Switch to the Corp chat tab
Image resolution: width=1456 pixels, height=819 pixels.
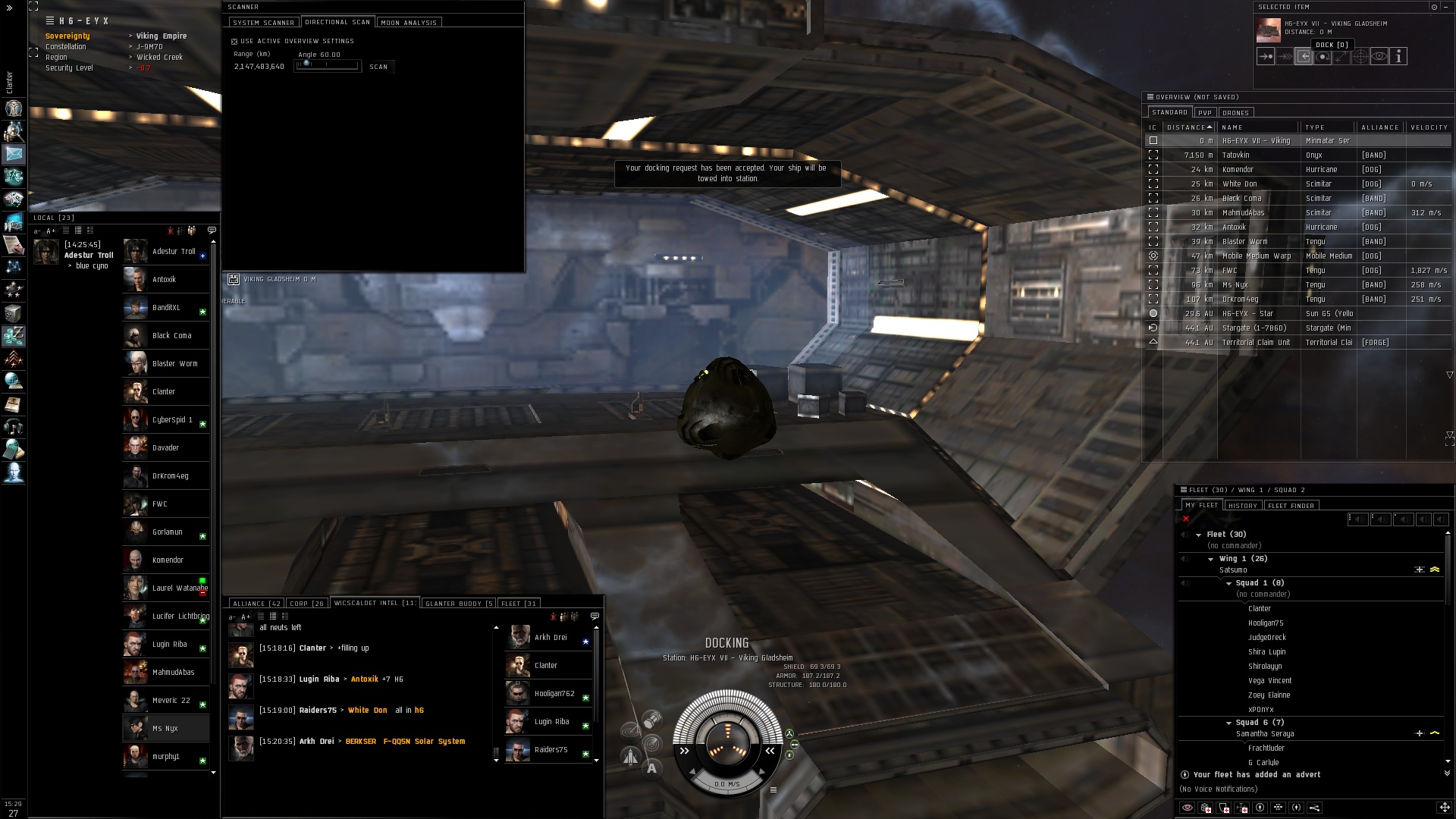click(x=306, y=604)
